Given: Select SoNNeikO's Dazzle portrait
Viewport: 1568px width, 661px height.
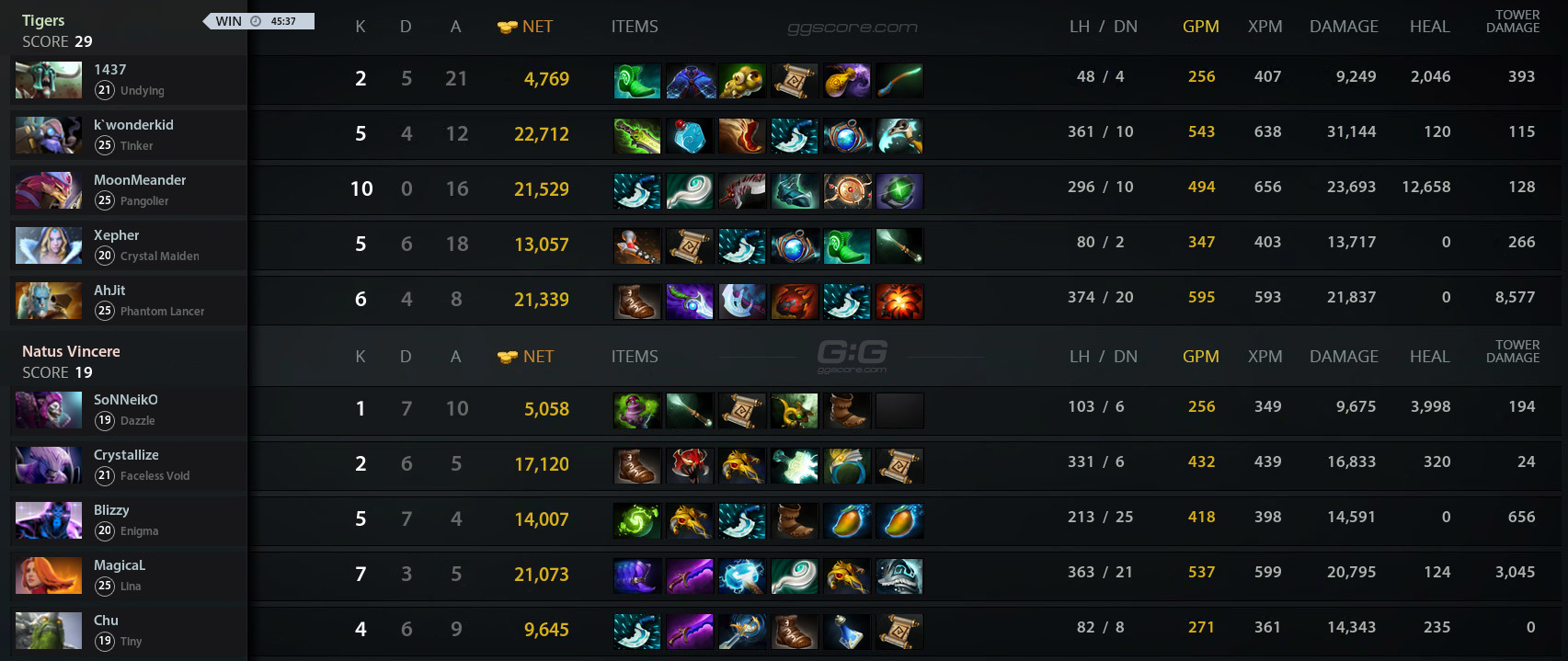Looking at the screenshot, I should 49,410.
